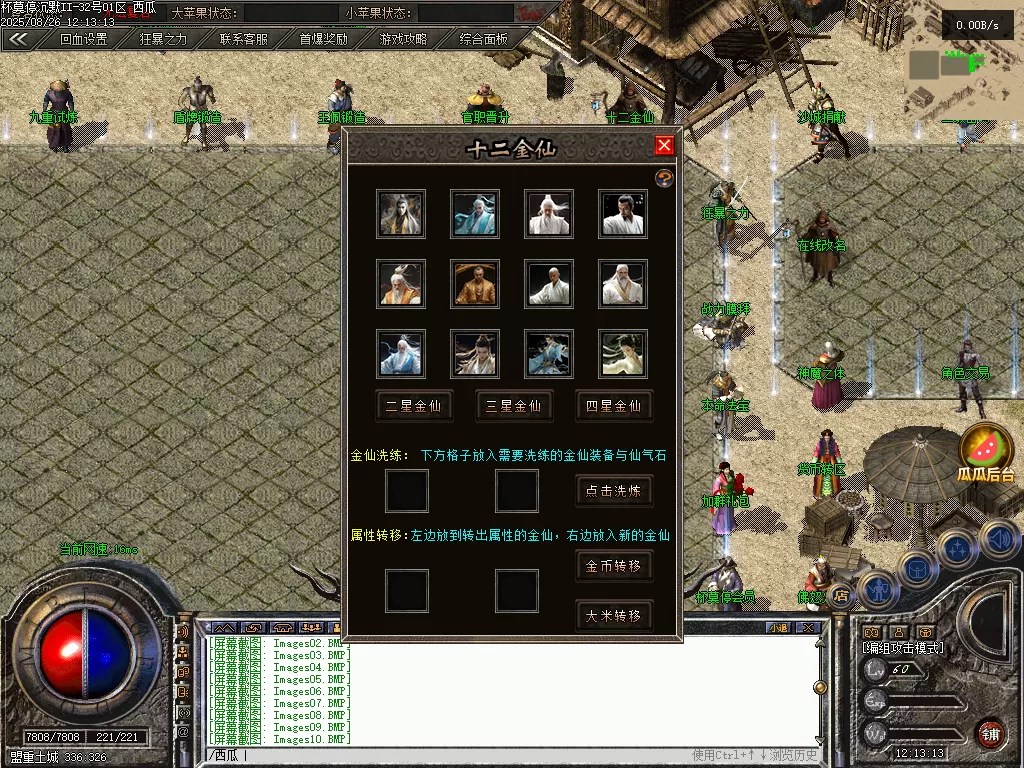The width and height of the screenshot is (1024, 768).
Task: Open the 游戏攻略 guide
Action: 403,40
